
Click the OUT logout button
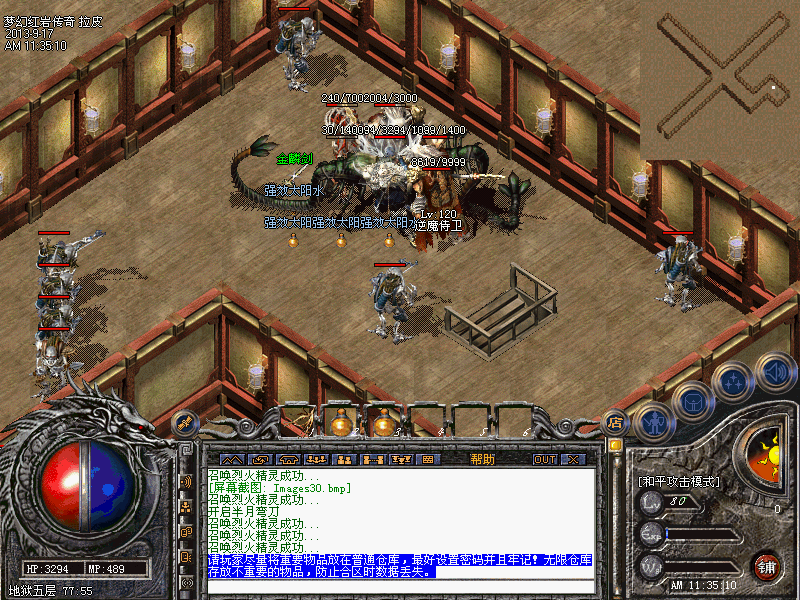544,459
